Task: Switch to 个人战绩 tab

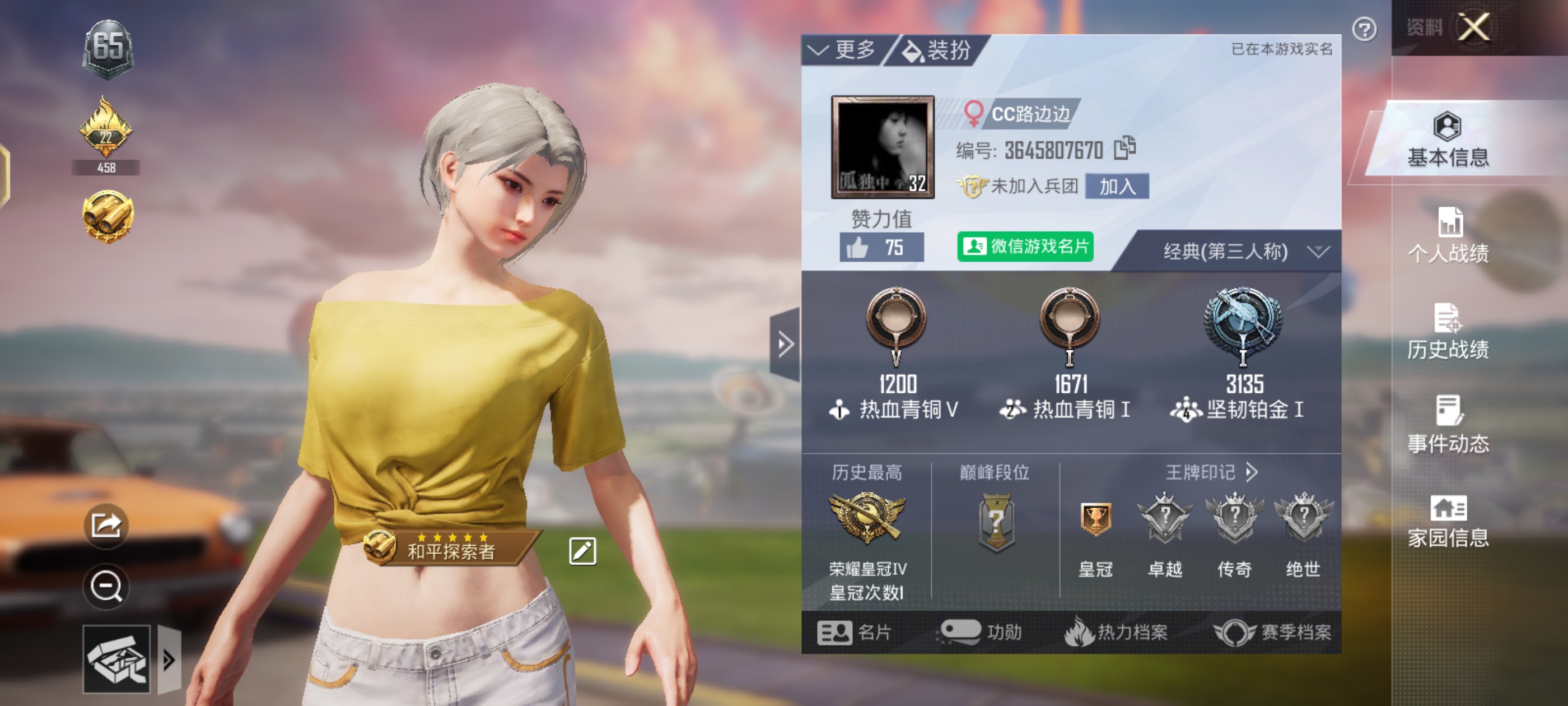Action: (x=1448, y=236)
